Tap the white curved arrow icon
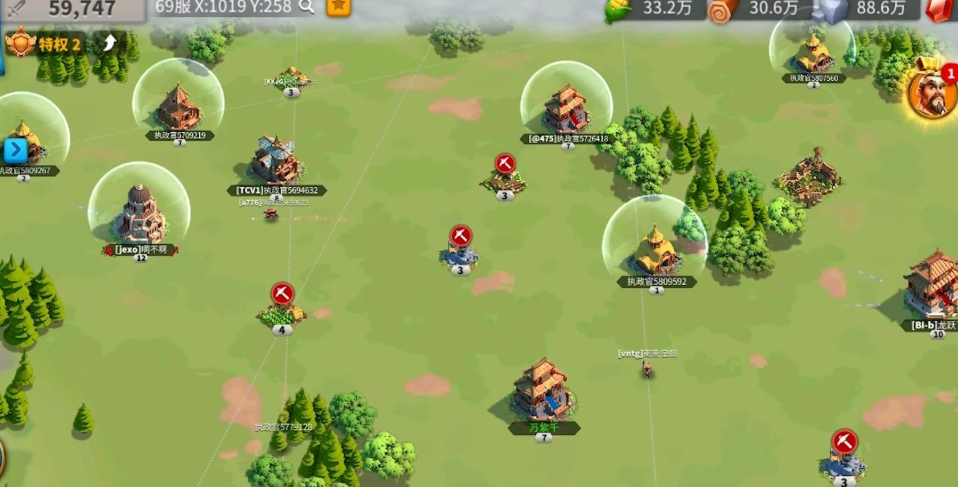The image size is (958, 487). [x=110, y=43]
